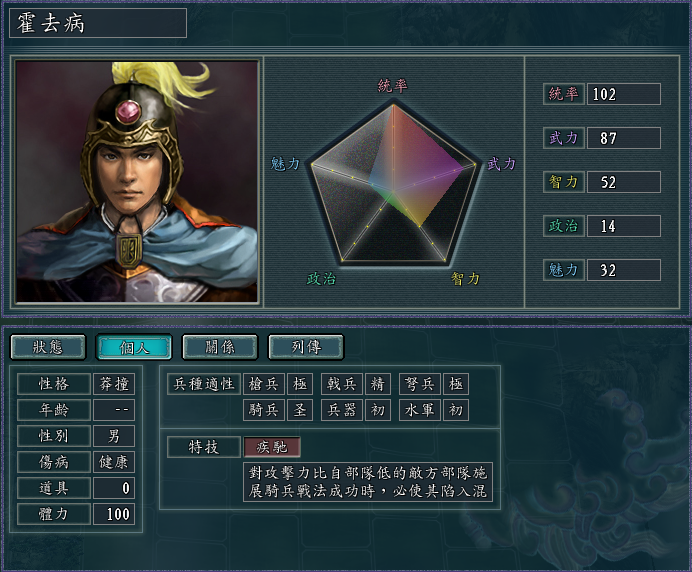The width and height of the screenshot is (692, 572).
Task: Click the 疾馳 special skill button
Action: click(x=271, y=447)
